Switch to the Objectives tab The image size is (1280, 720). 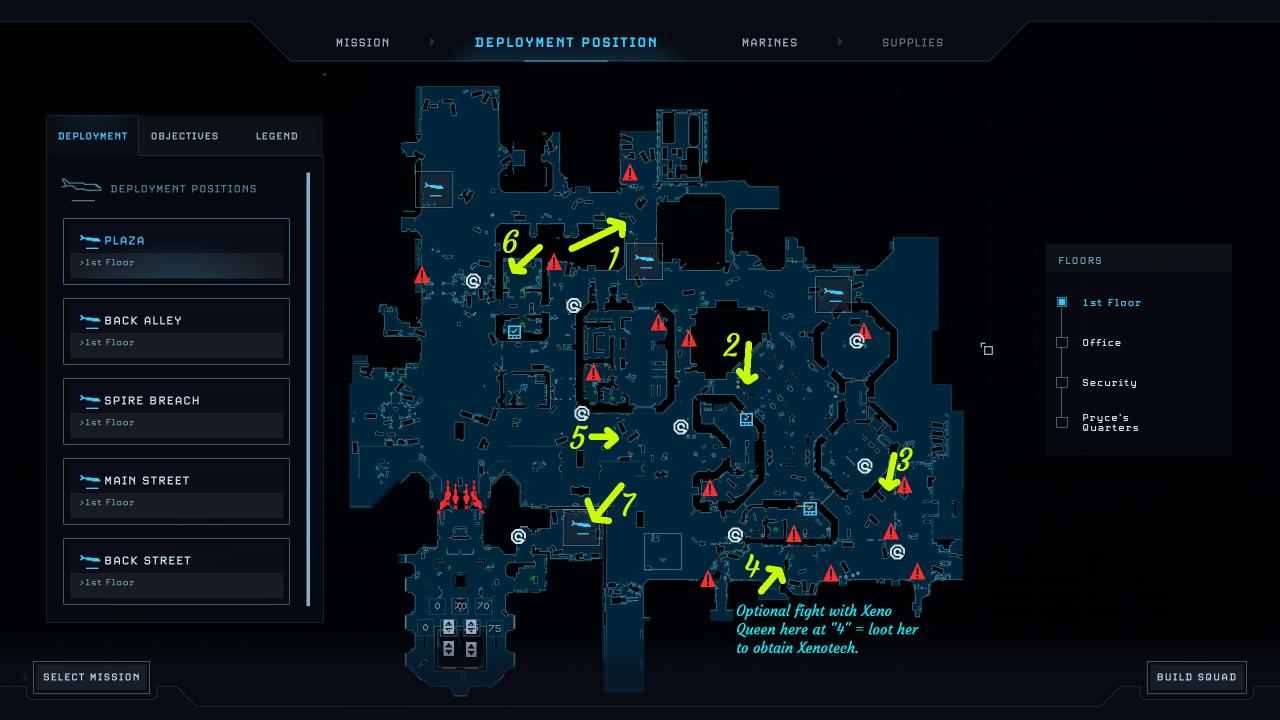coord(184,136)
